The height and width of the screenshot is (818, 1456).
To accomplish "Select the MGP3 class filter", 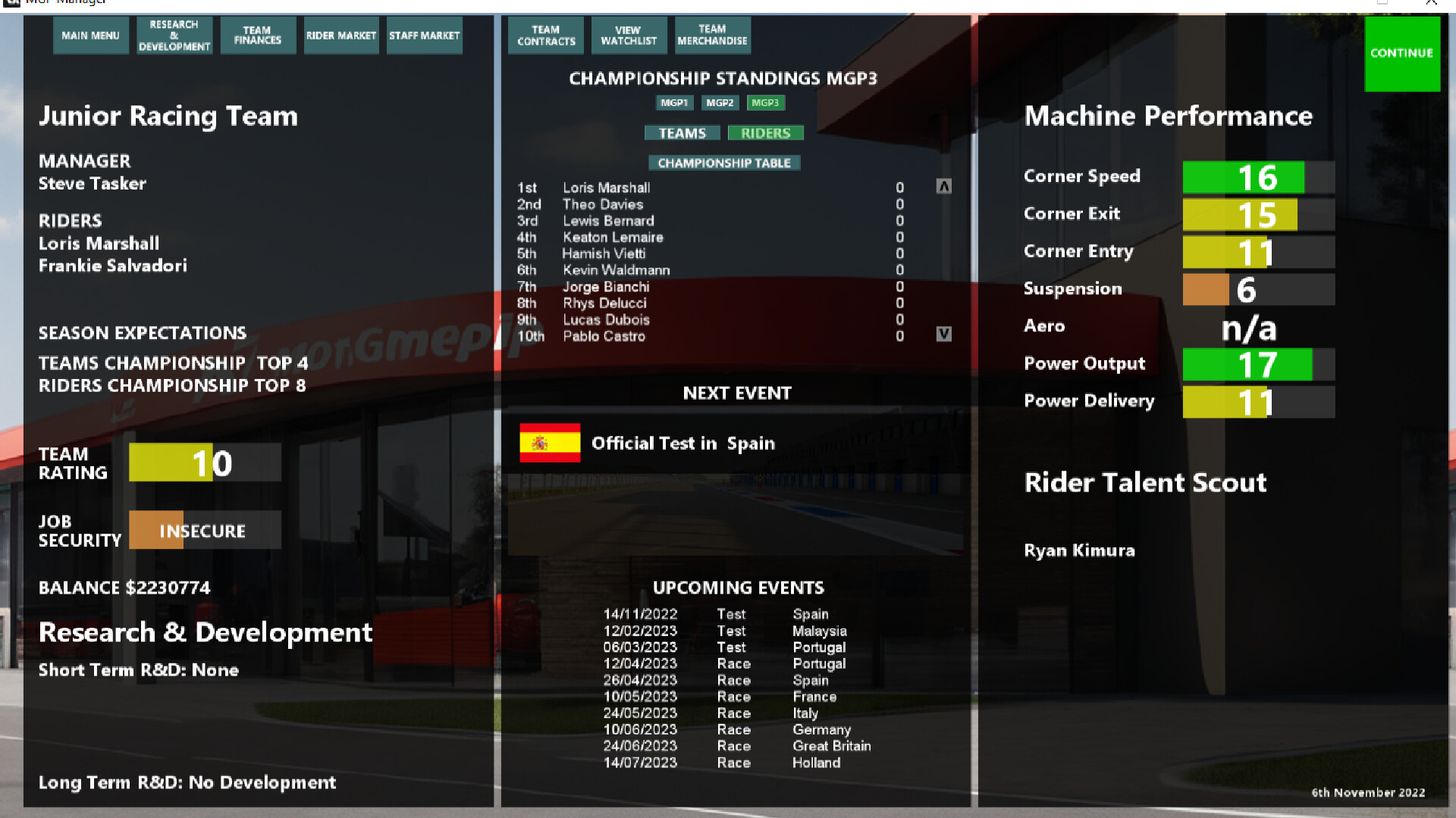I will 766,102.
